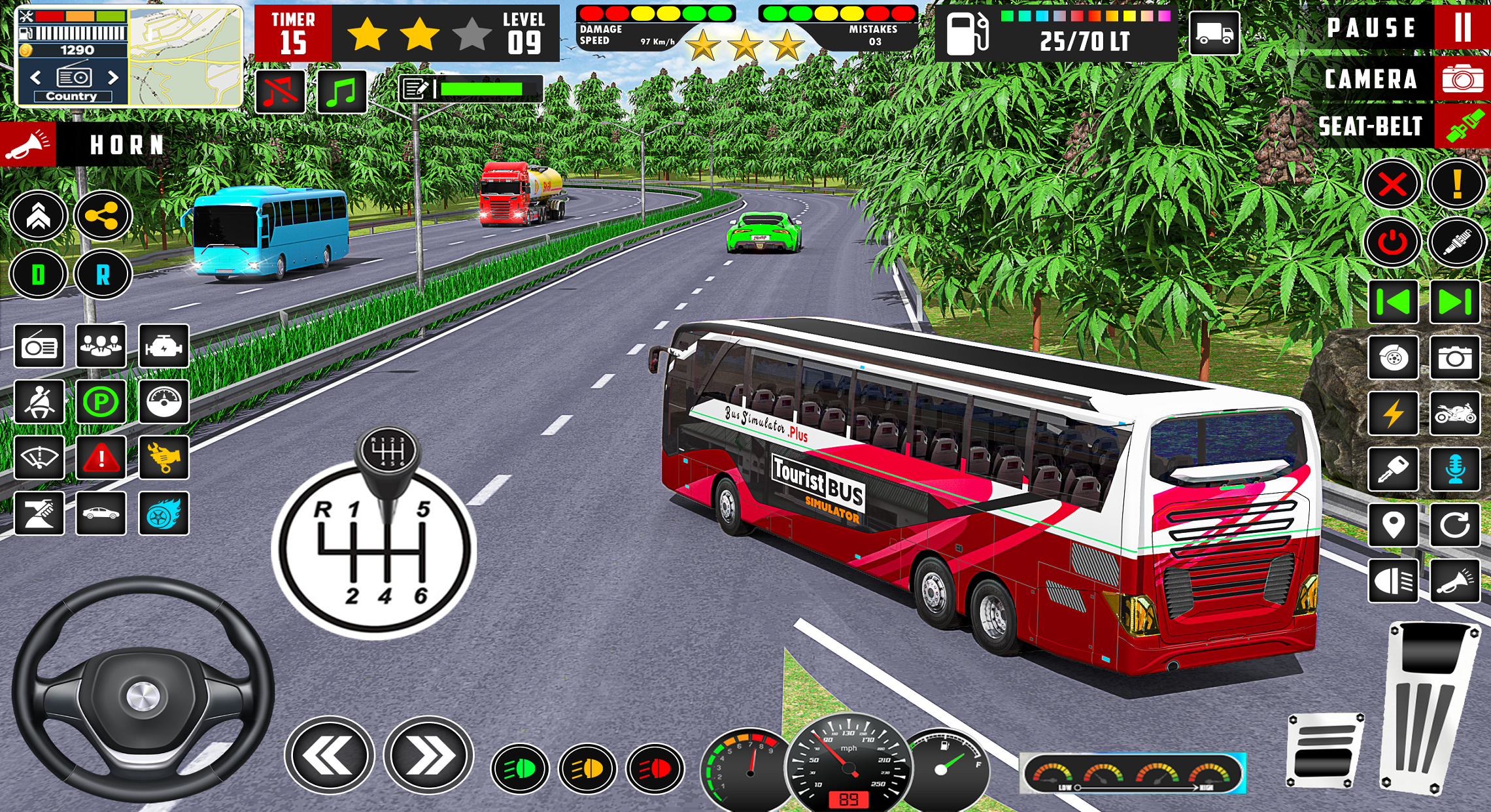Switch radio station with the left arrow
The height and width of the screenshot is (812, 1491).
(36, 76)
